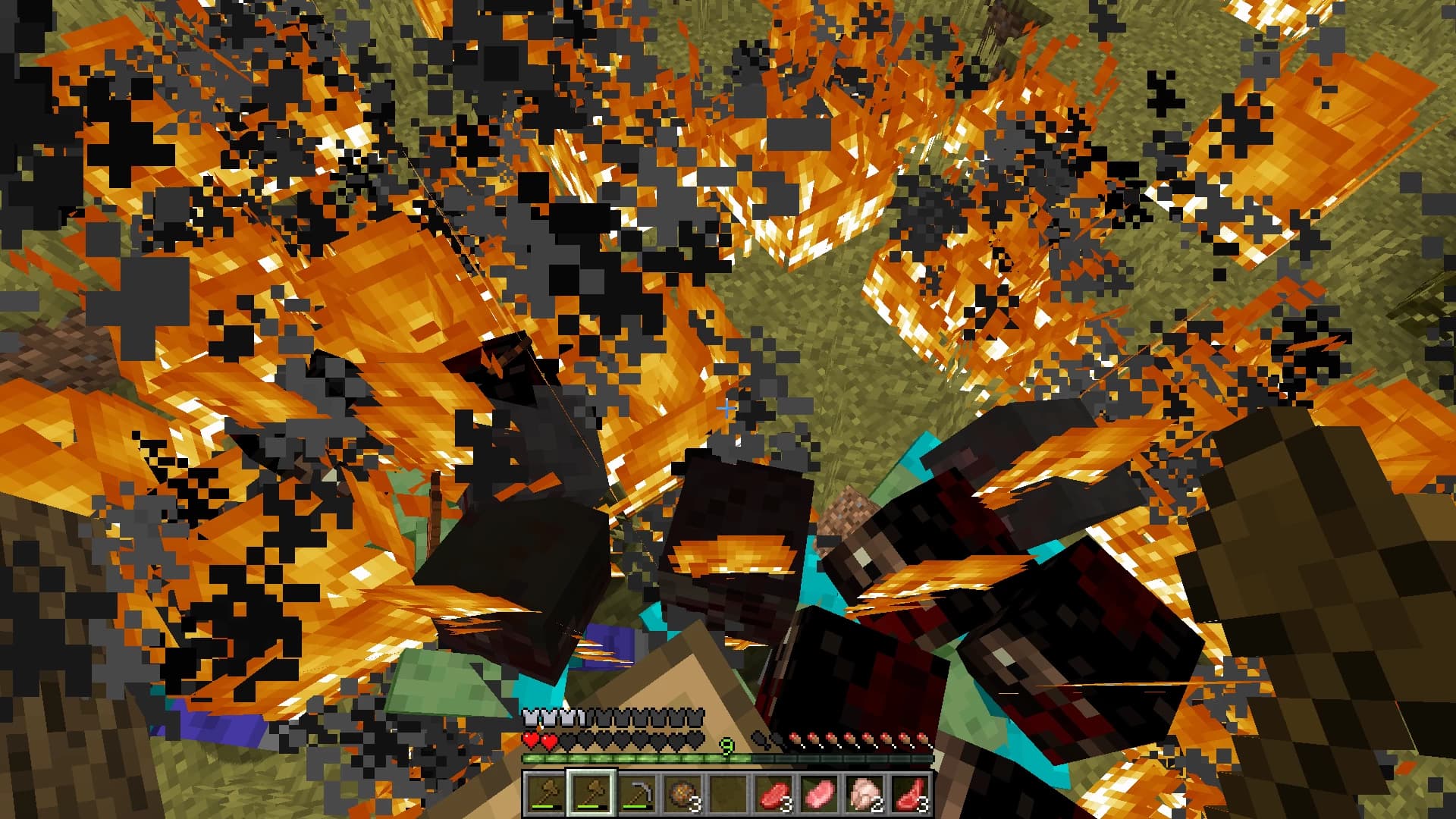The height and width of the screenshot is (819, 1456).
Task: Select the currently highlighted wooden axe slot
Action: [591, 793]
